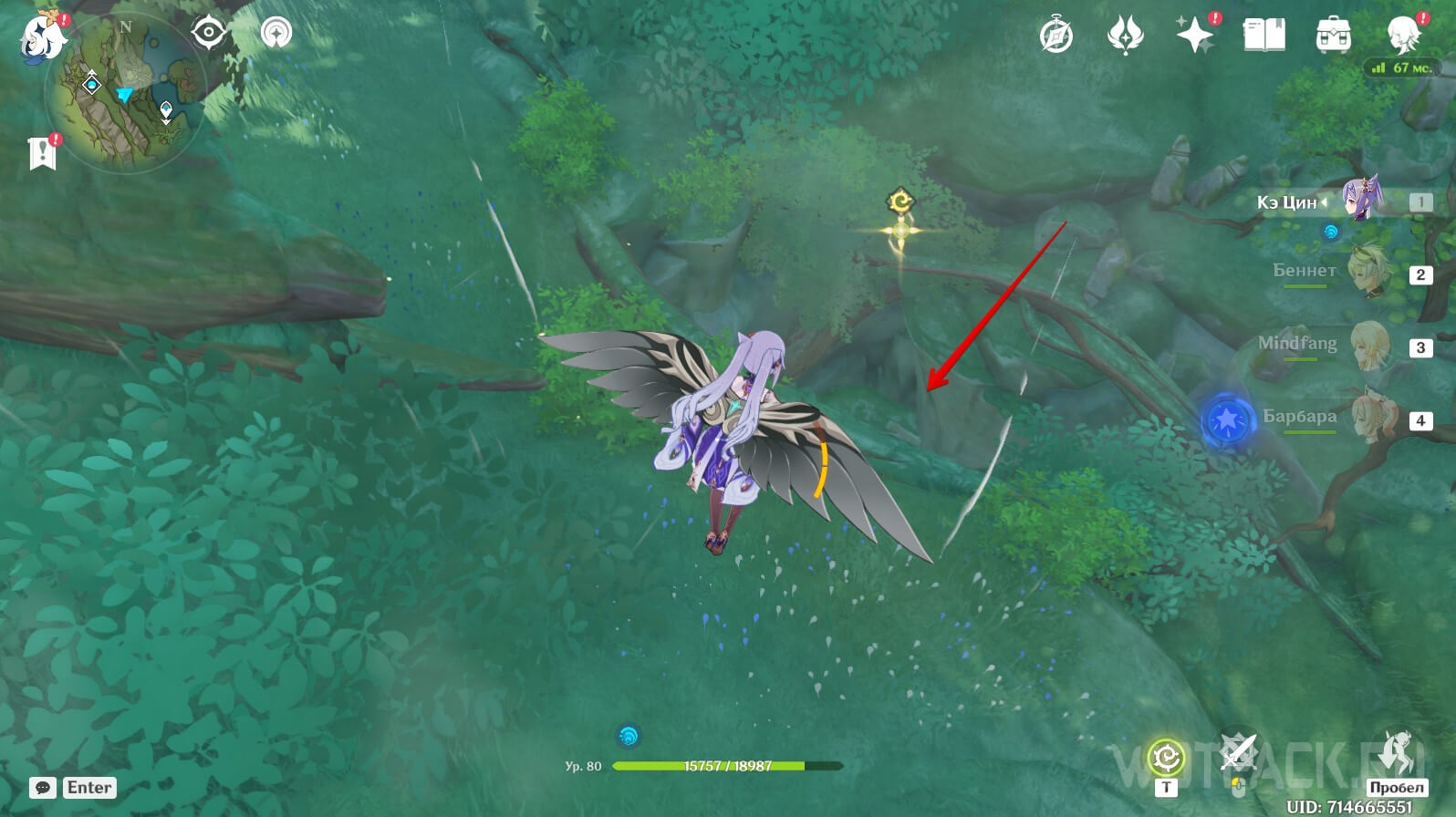Open the Wish star icon
Screen dimensions: 1456x817
[1194, 36]
